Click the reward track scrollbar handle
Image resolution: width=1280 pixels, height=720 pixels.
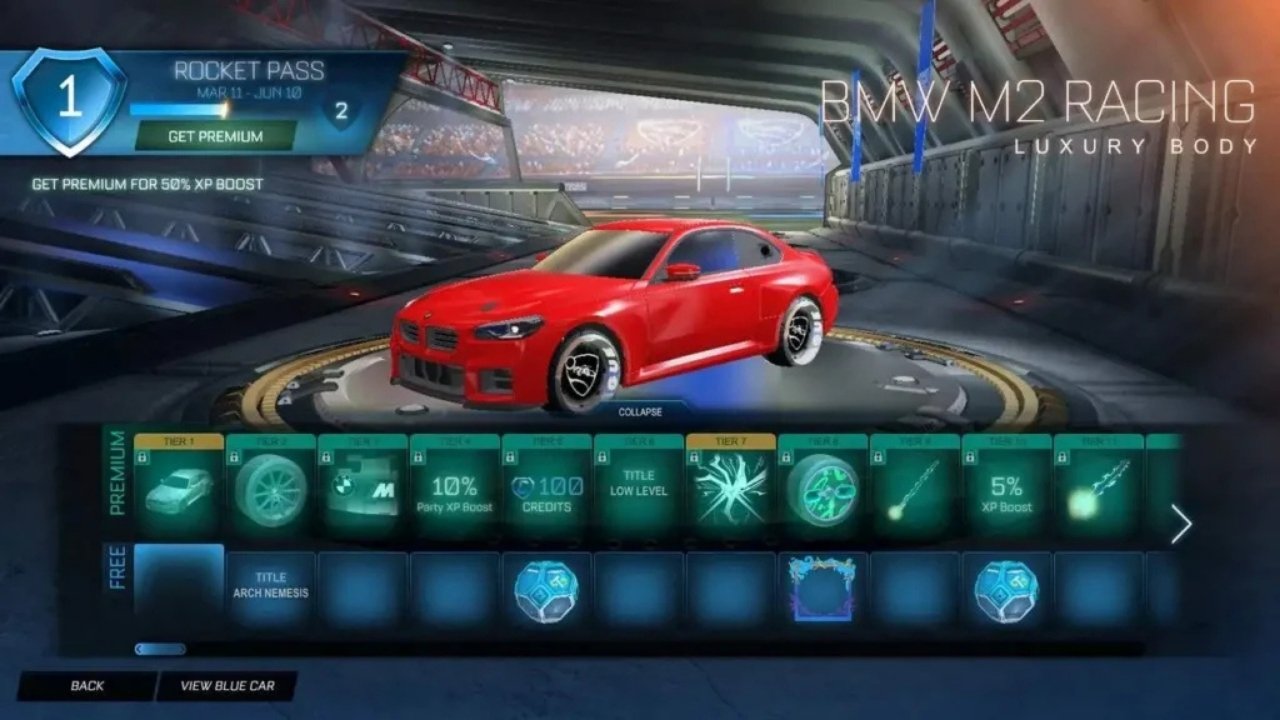(x=160, y=649)
